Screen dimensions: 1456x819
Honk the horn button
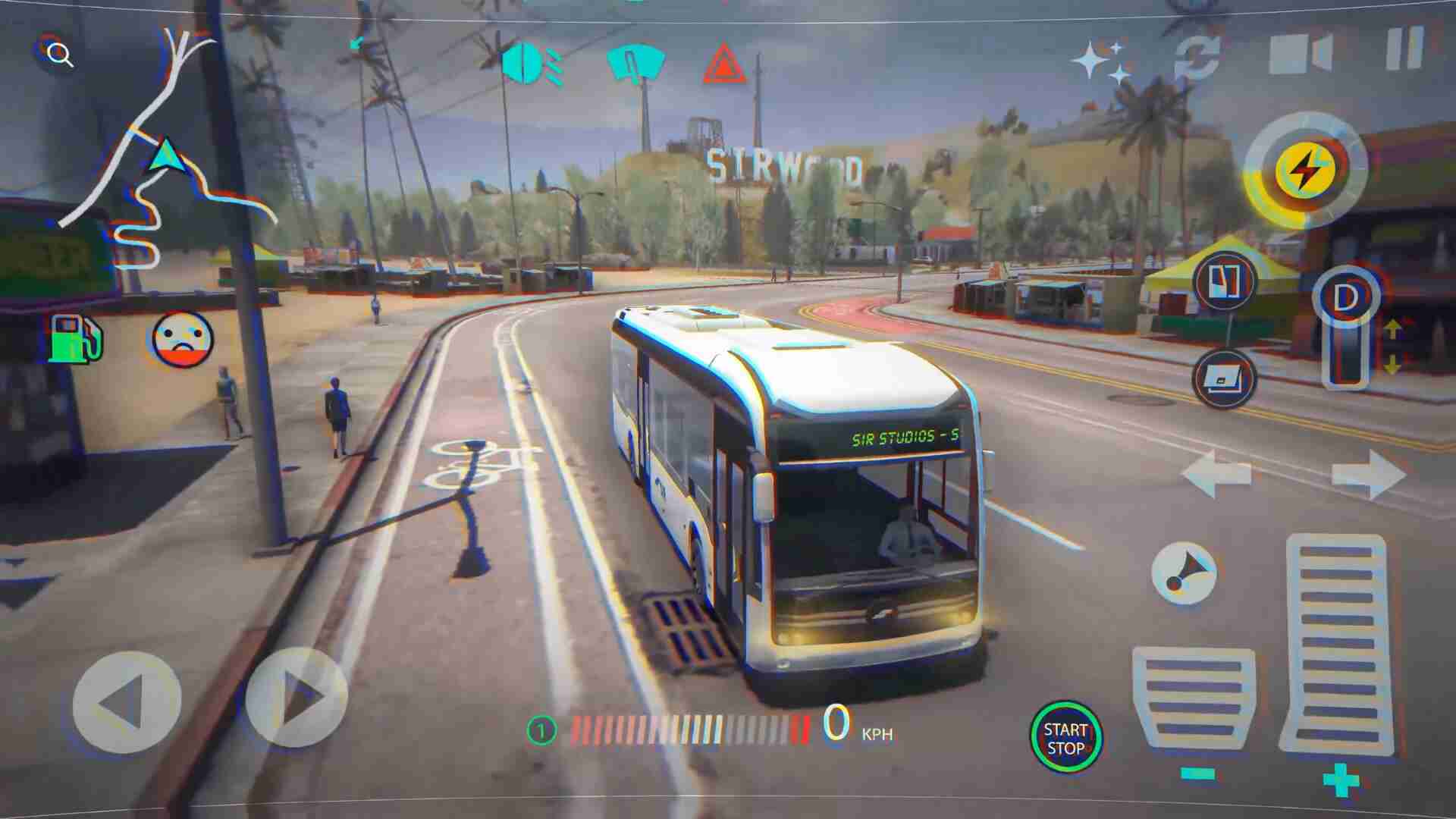pyautogui.click(x=1183, y=573)
